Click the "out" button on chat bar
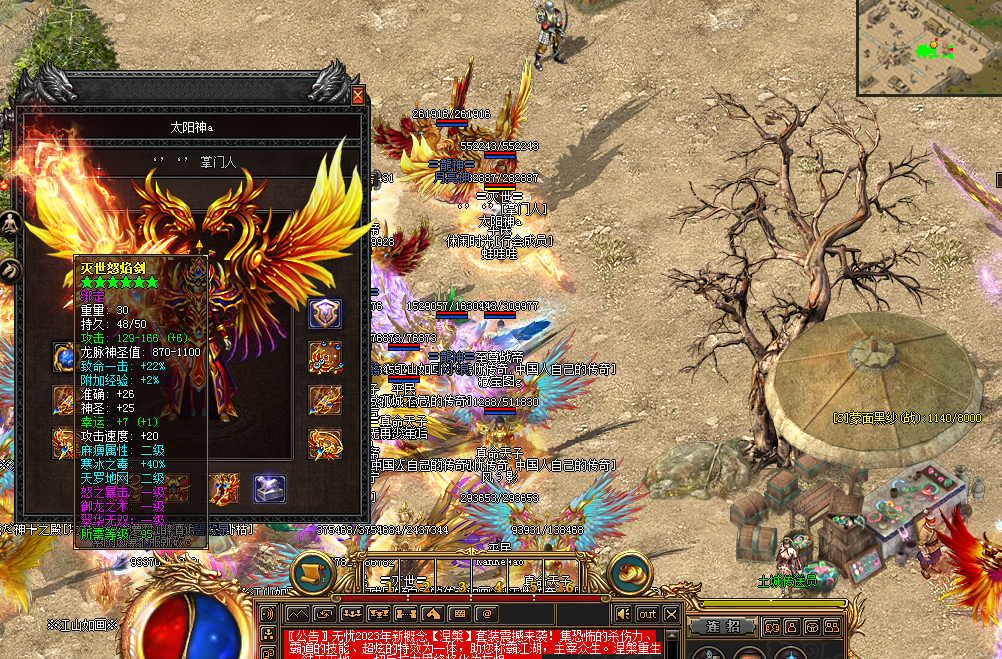The image size is (1002, 659). [647, 613]
